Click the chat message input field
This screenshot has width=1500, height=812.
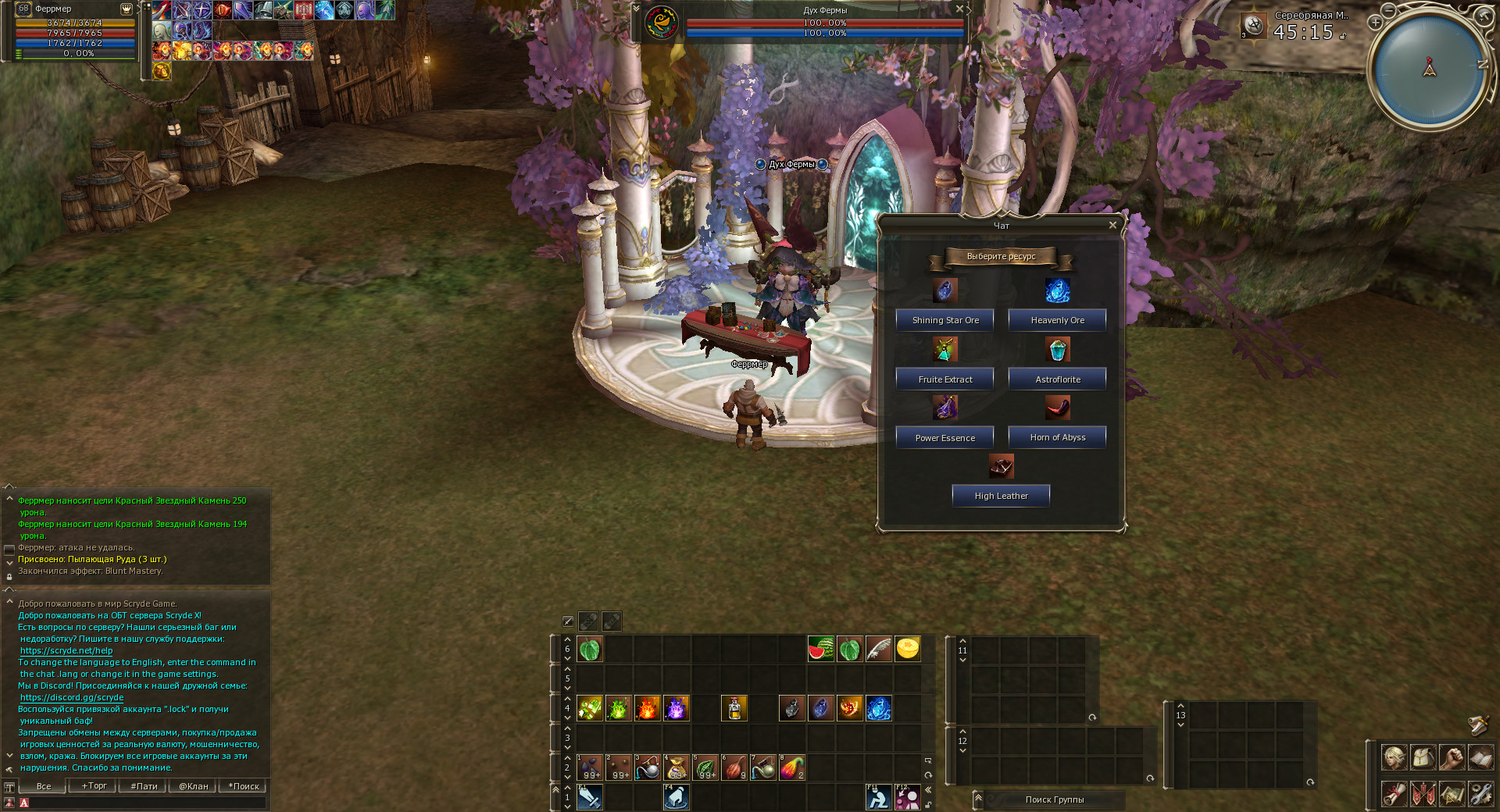tap(145, 803)
